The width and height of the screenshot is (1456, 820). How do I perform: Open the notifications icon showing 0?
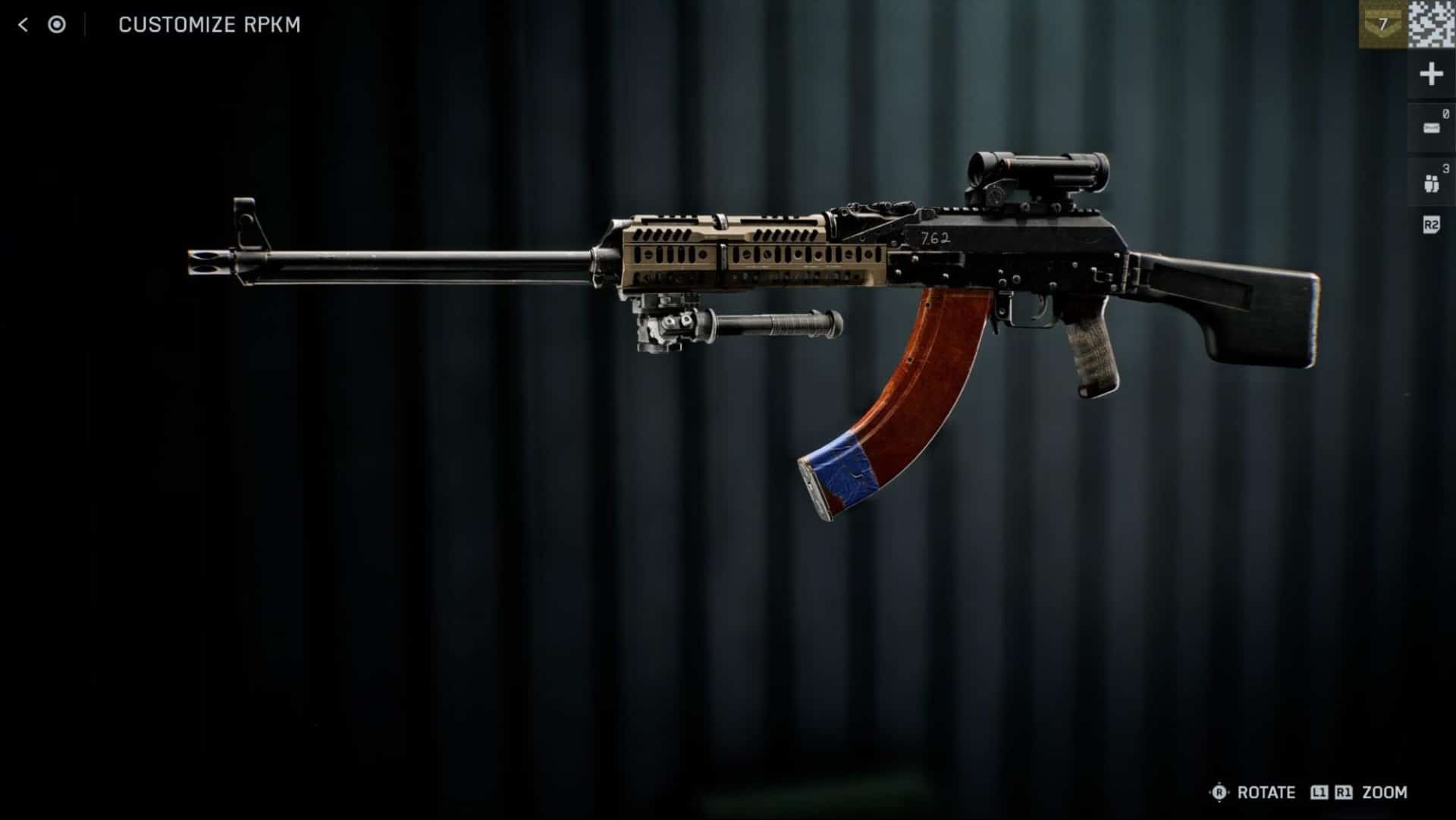coord(1431,128)
